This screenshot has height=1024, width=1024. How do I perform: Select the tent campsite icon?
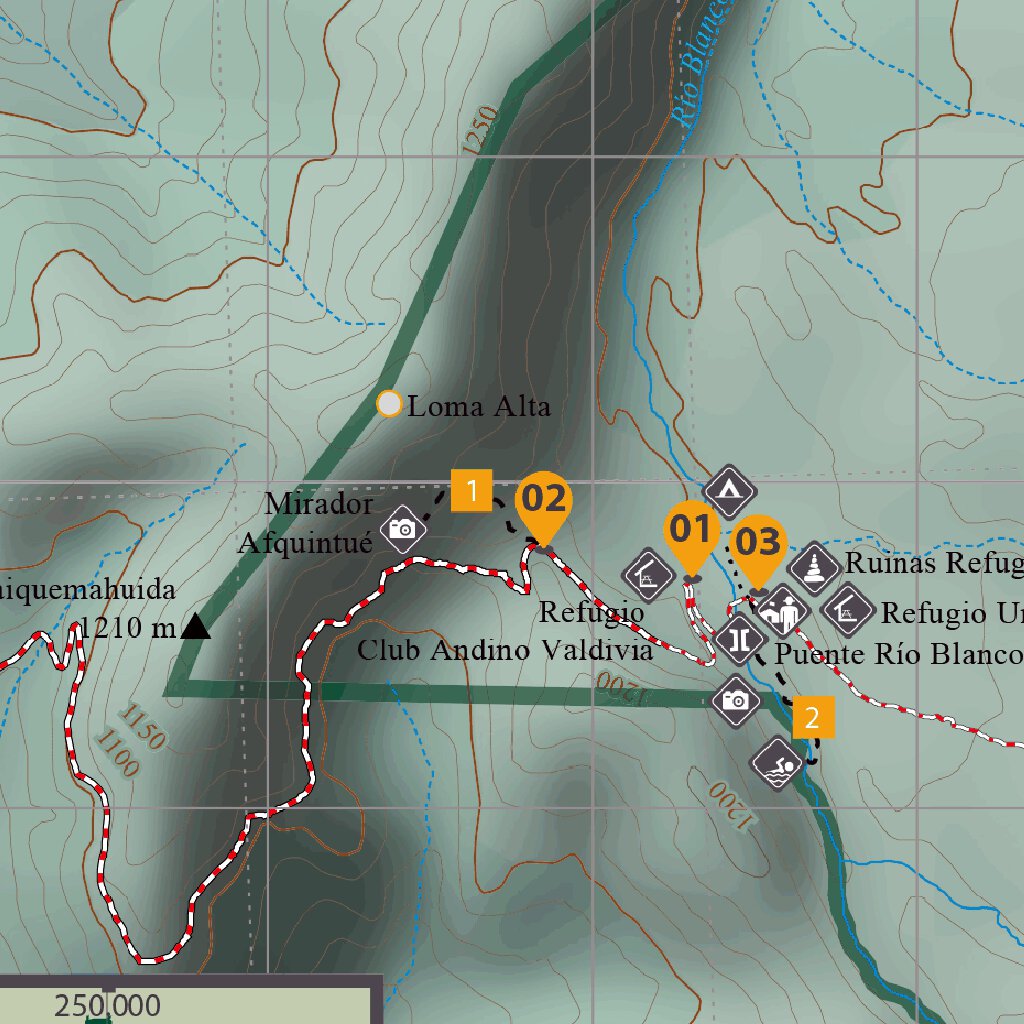pos(728,490)
